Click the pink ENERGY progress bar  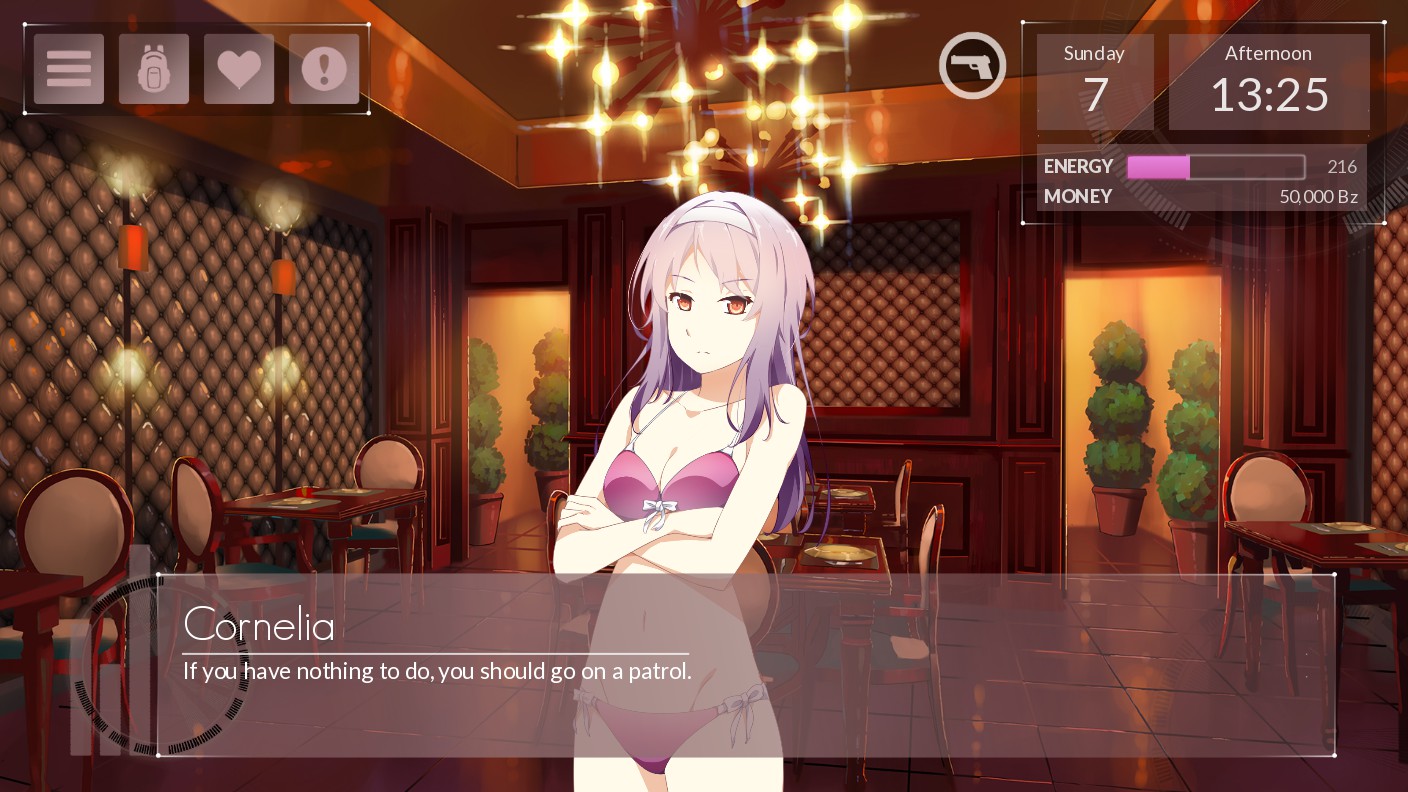[x=1157, y=166]
